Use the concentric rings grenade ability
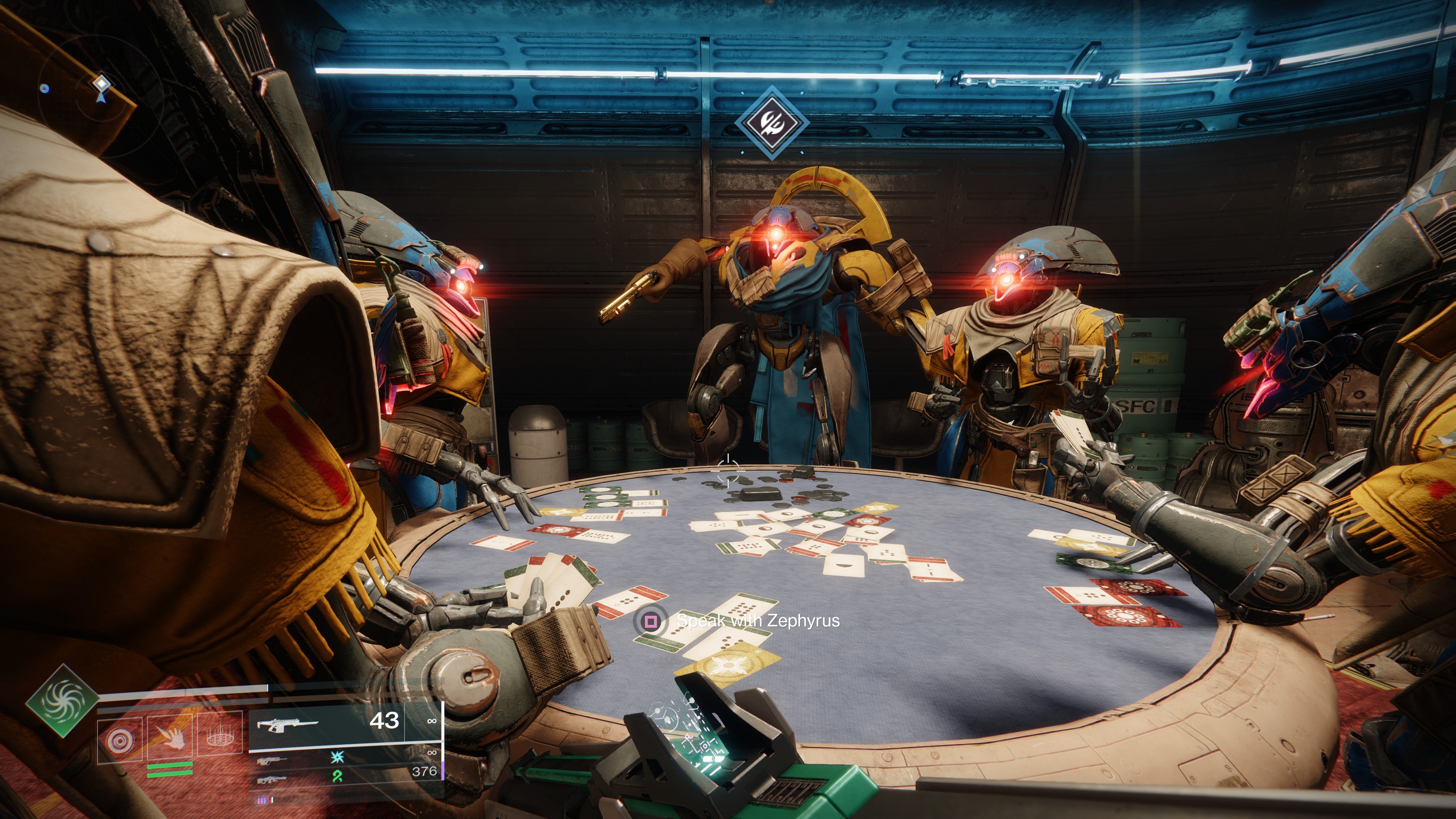 (119, 739)
